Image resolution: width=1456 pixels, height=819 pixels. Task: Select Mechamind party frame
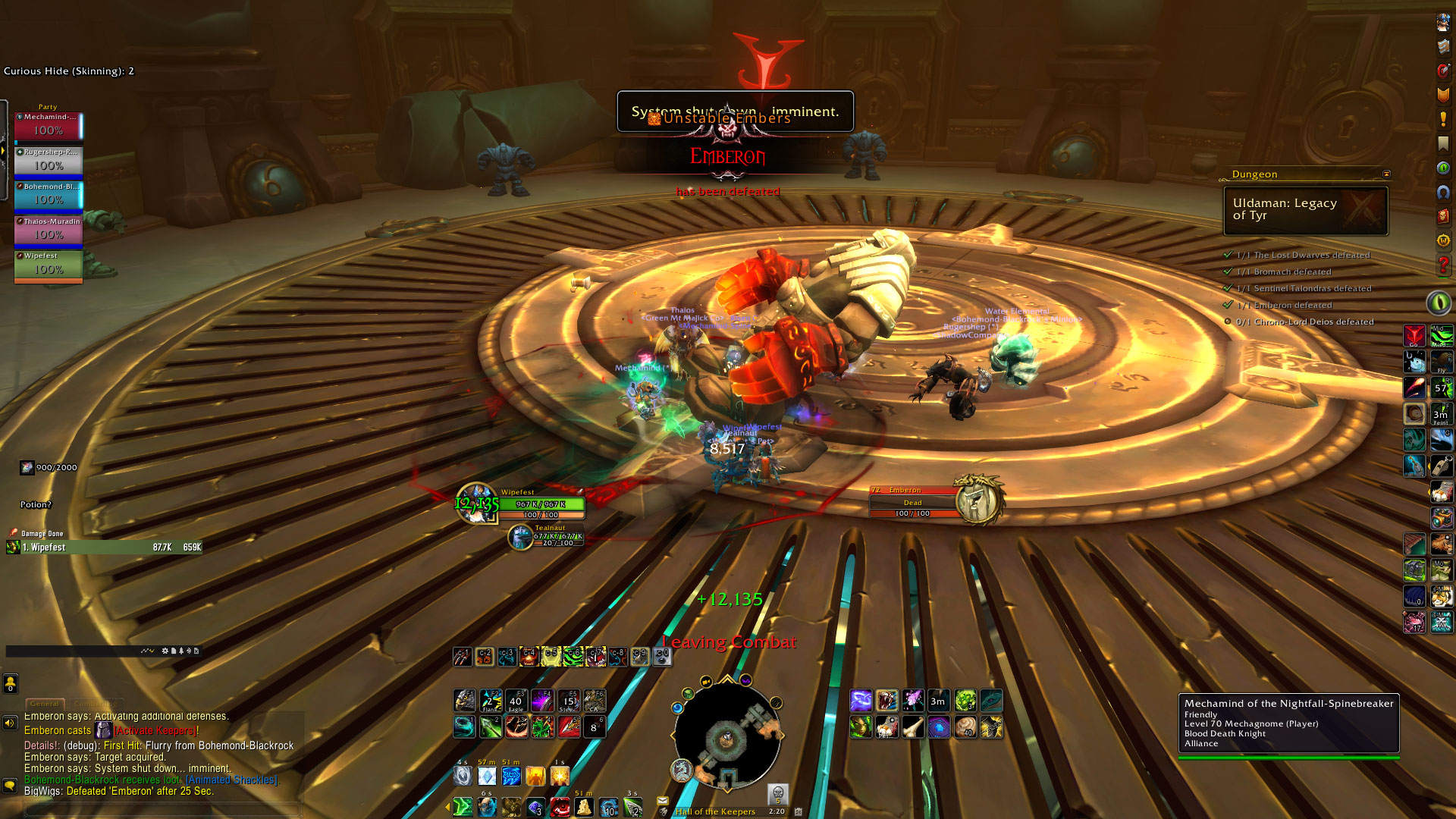click(x=48, y=126)
